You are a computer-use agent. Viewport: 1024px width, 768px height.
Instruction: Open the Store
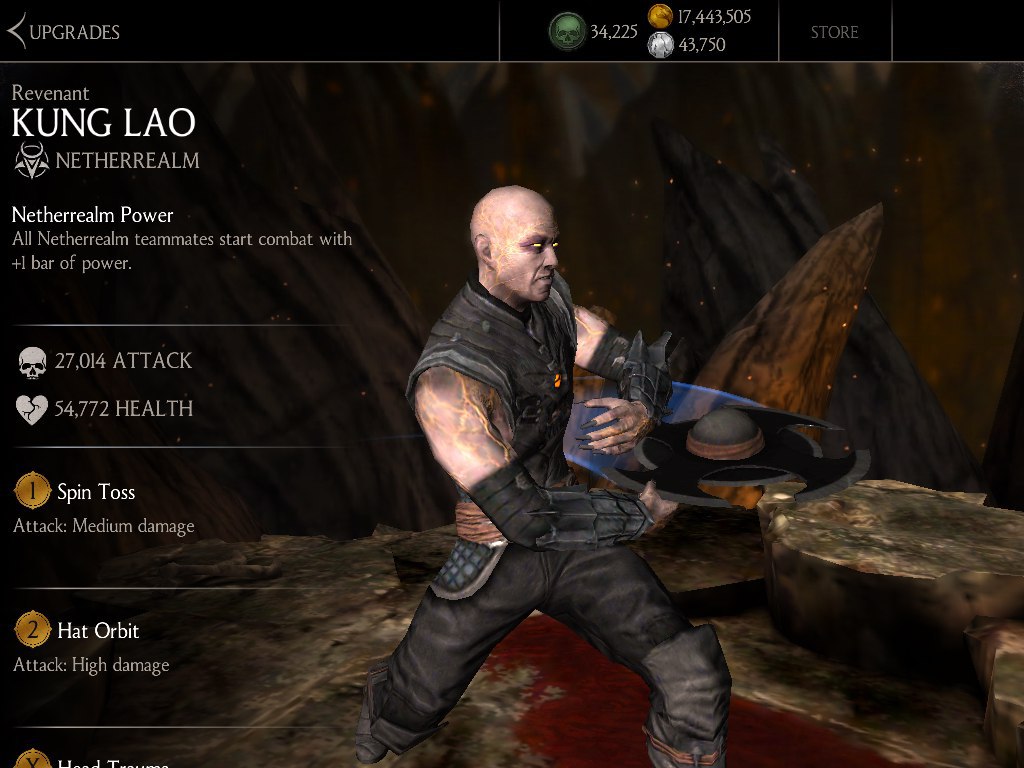click(x=834, y=32)
